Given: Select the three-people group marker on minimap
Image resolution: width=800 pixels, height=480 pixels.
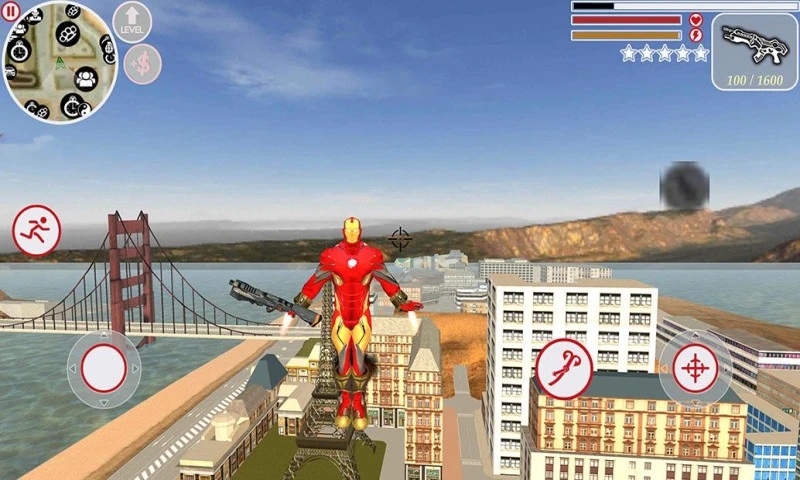Looking at the screenshot, I should click(86, 76).
